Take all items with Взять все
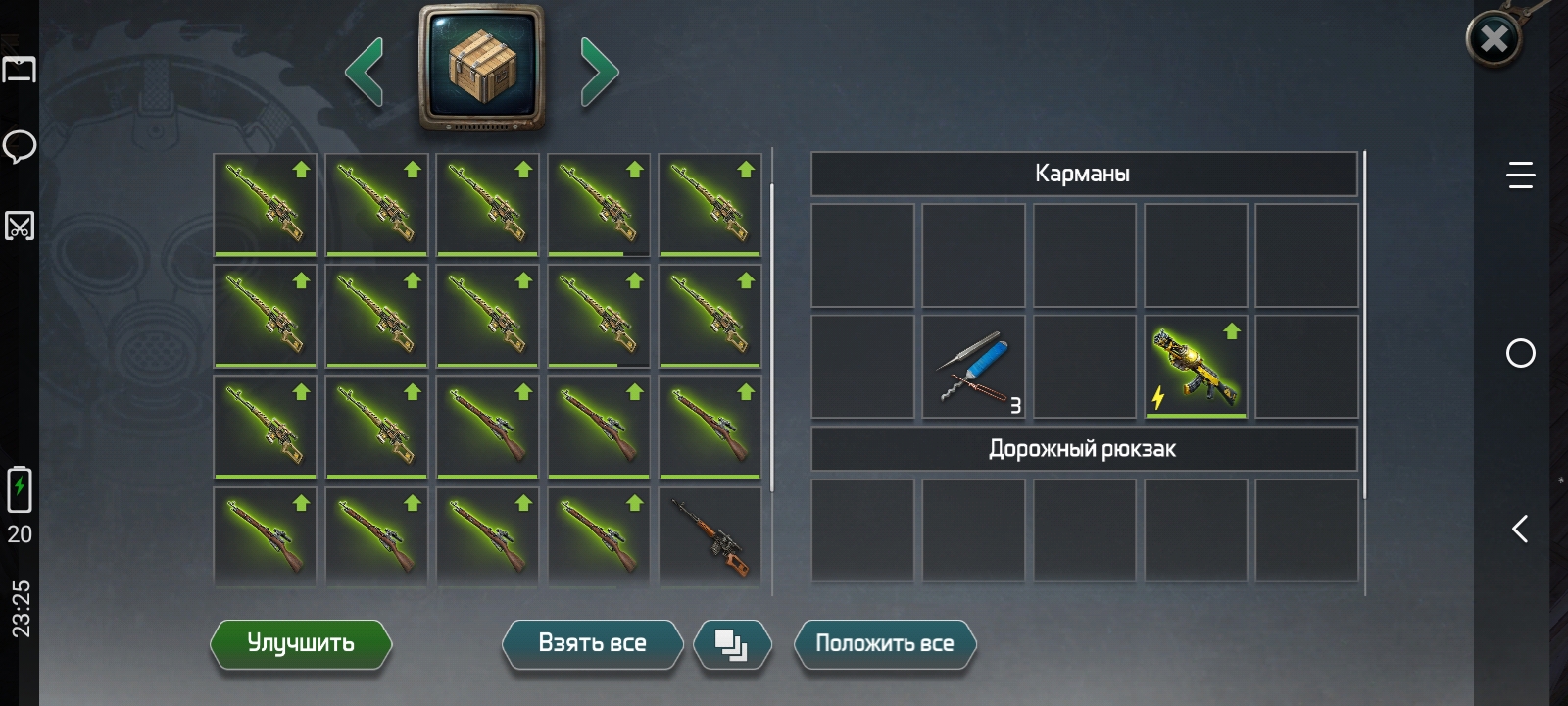 (592, 643)
